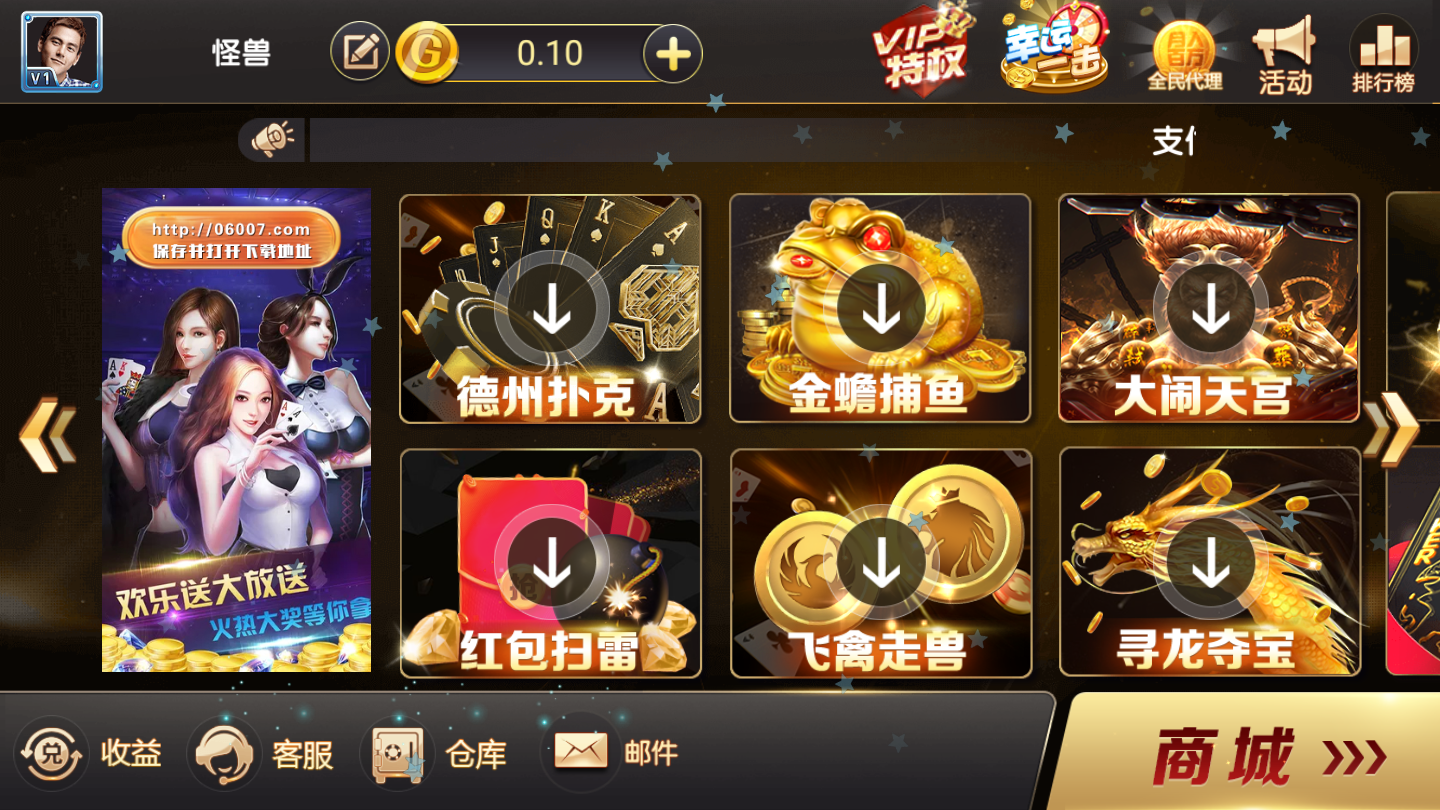This screenshot has width=1440, height=810.
Task: Select the 幸运一击 lucky strike feature
Action: [1052, 50]
